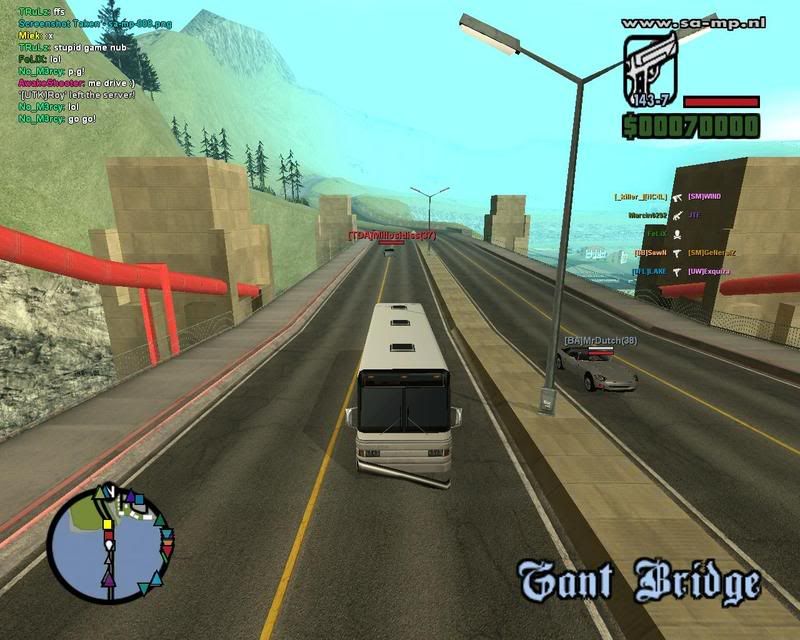Click the [BA]MrDutch player name tag

[x=600, y=341]
